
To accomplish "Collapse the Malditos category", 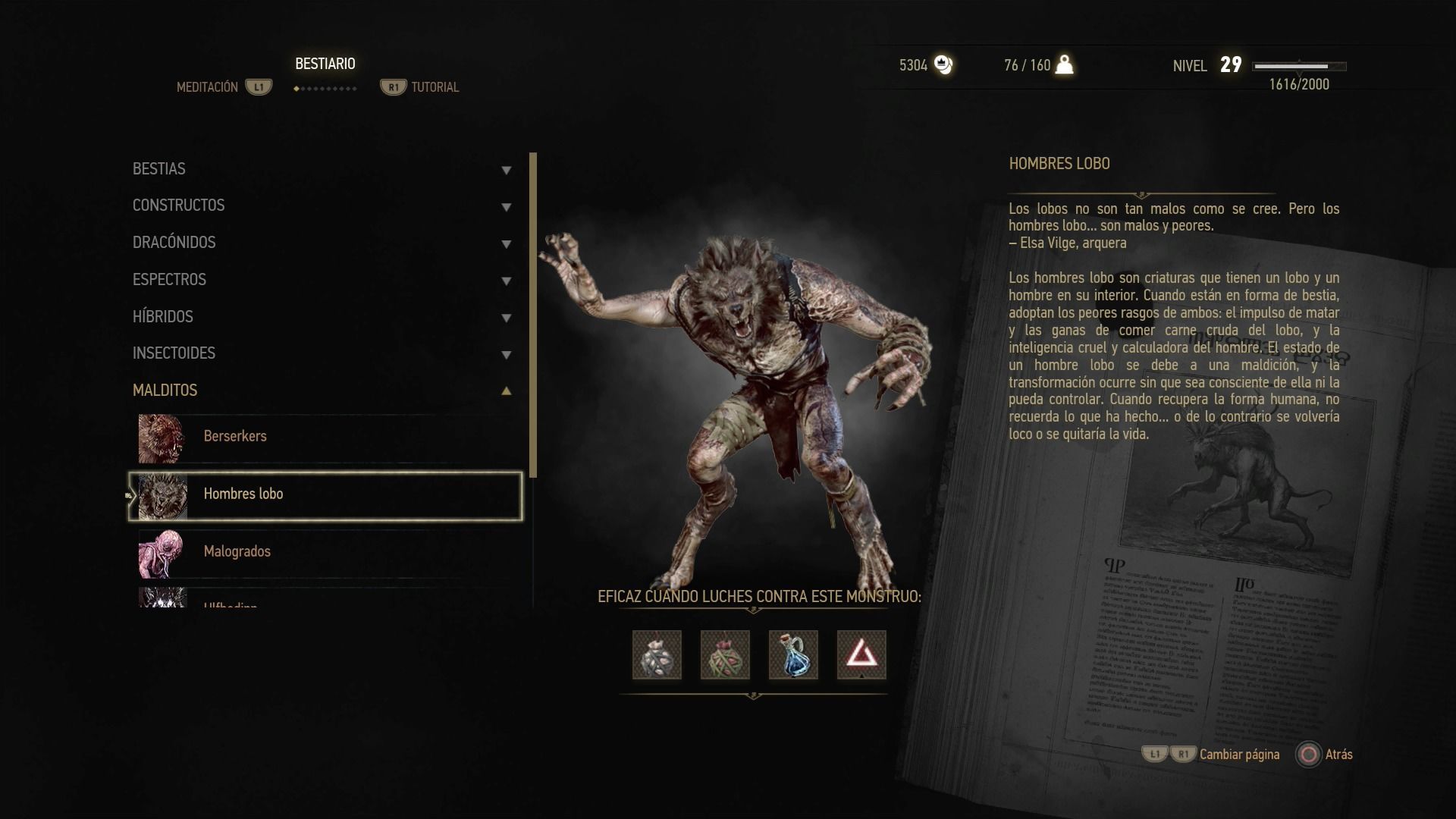I will tap(322, 391).
